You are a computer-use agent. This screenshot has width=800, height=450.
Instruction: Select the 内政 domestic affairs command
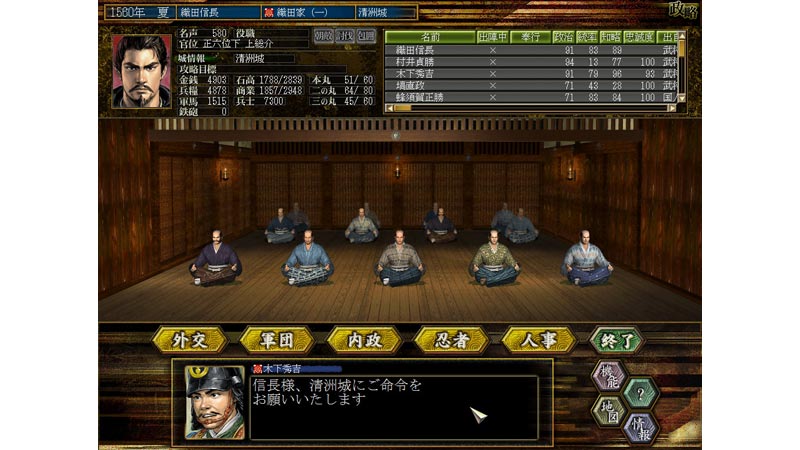tap(363, 340)
